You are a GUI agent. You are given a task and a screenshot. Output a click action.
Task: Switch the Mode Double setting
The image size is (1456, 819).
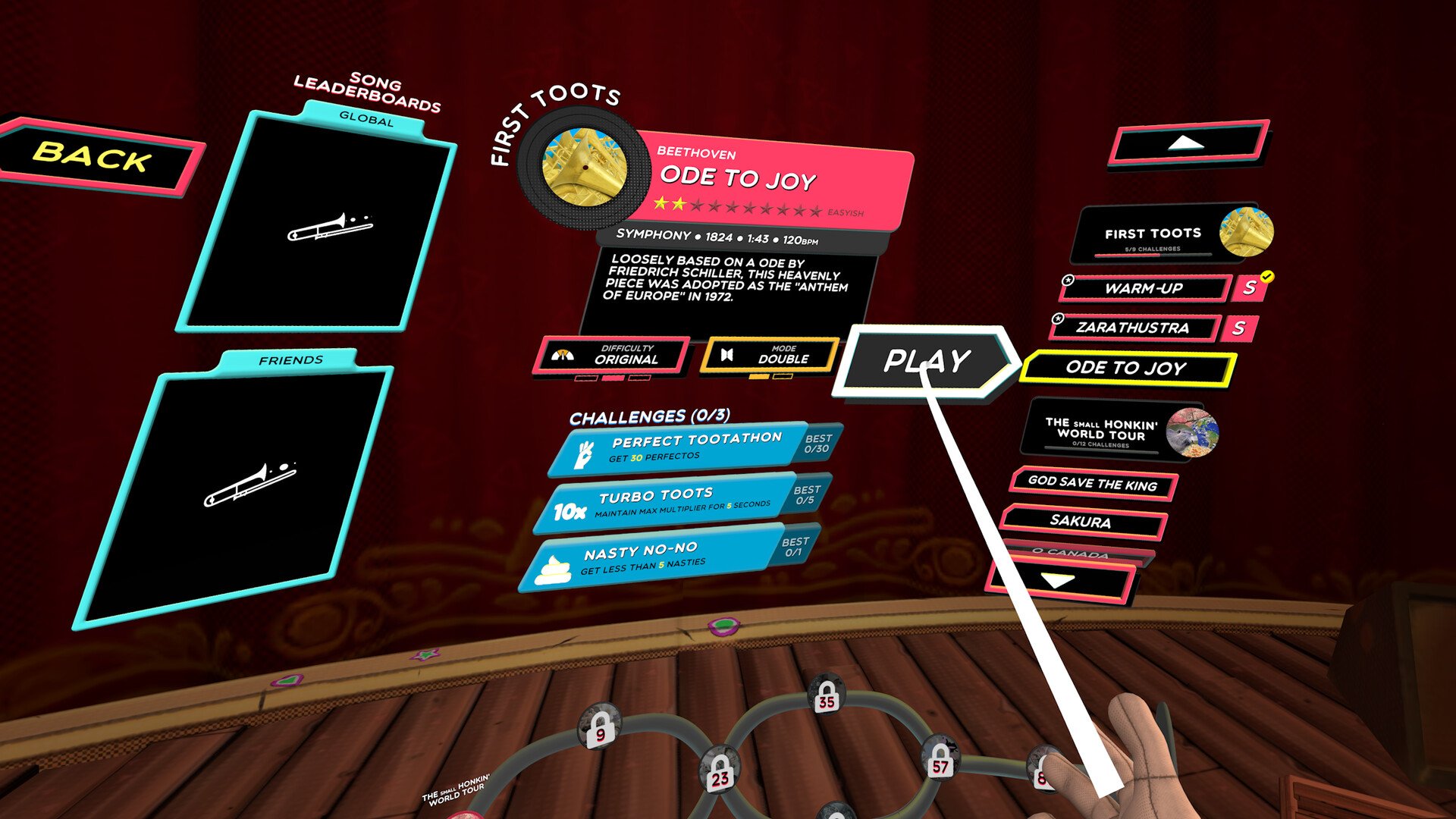tap(770, 355)
